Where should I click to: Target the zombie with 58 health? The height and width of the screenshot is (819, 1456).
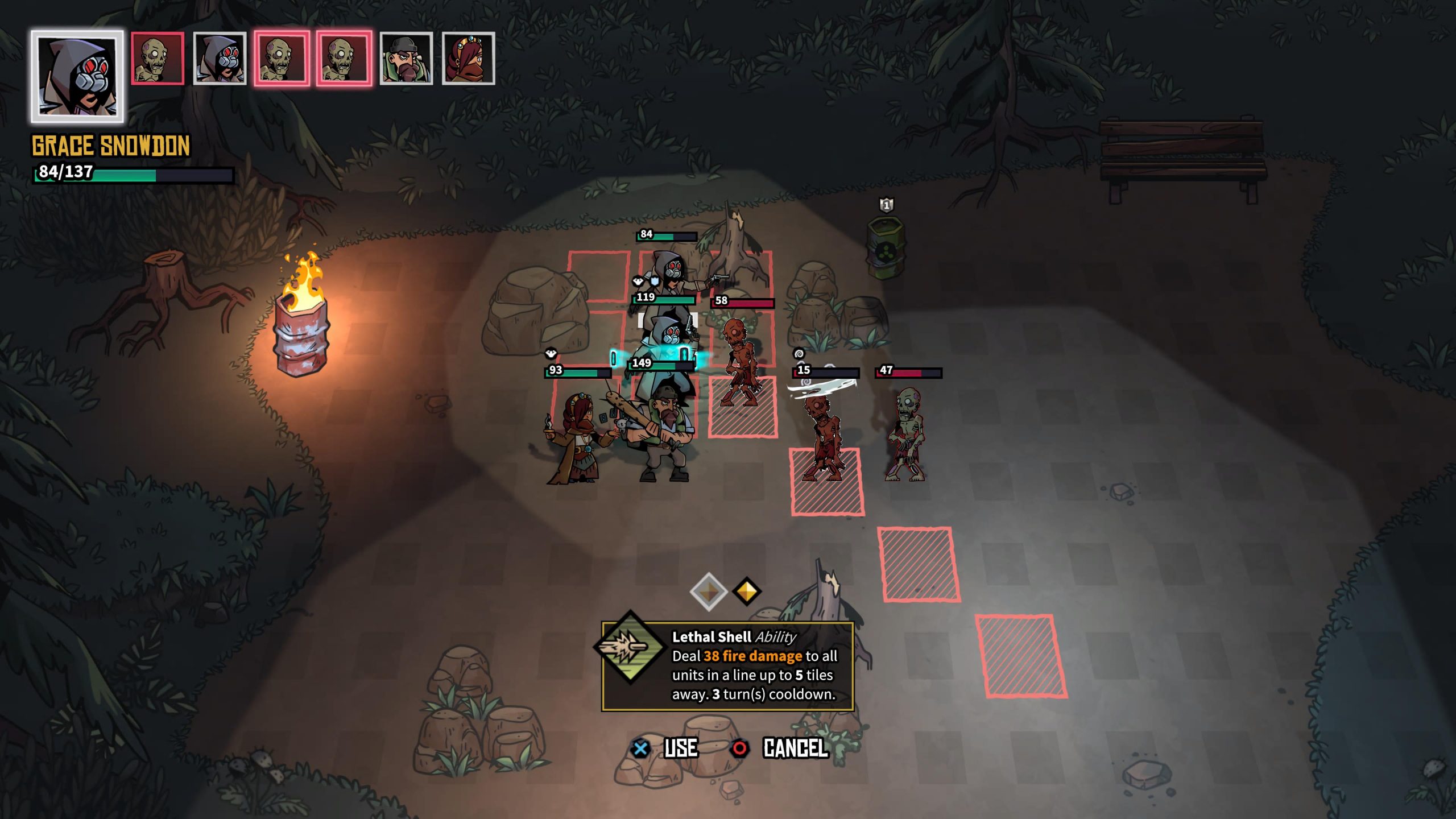click(x=740, y=361)
